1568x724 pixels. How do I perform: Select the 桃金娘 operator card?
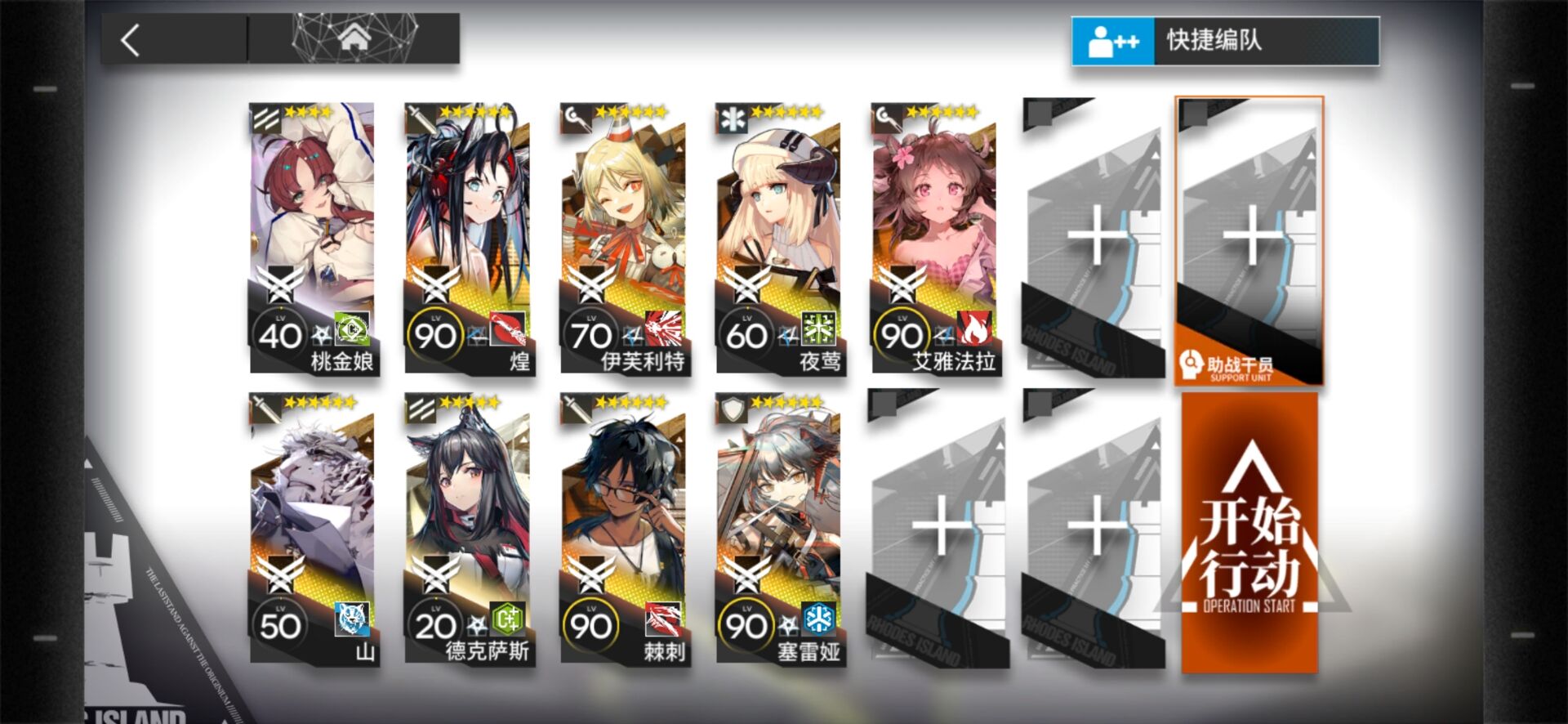click(312, 237)
